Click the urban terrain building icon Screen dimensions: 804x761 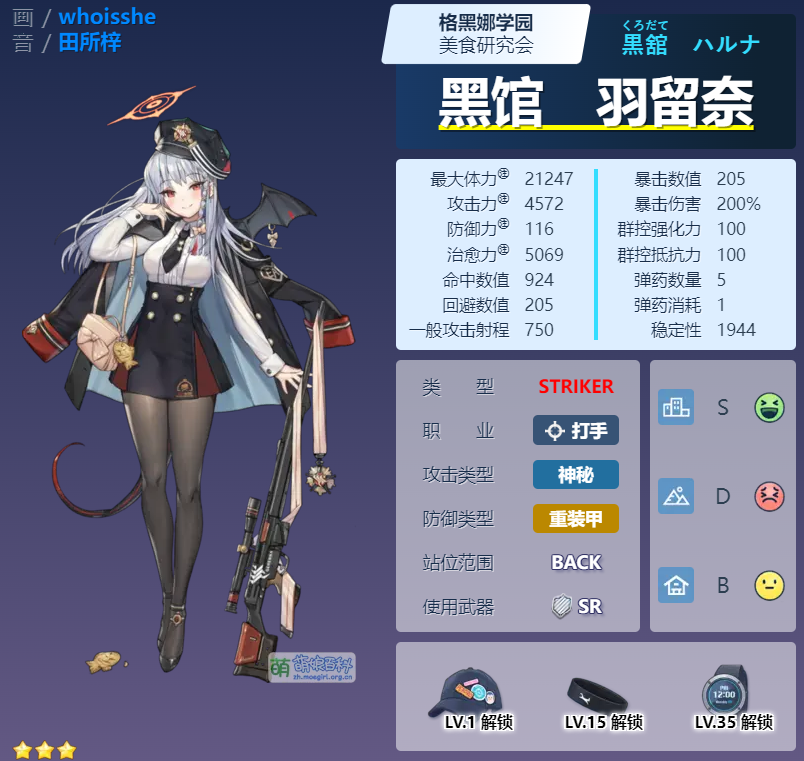pyautogui.click(x=676, y=407)
